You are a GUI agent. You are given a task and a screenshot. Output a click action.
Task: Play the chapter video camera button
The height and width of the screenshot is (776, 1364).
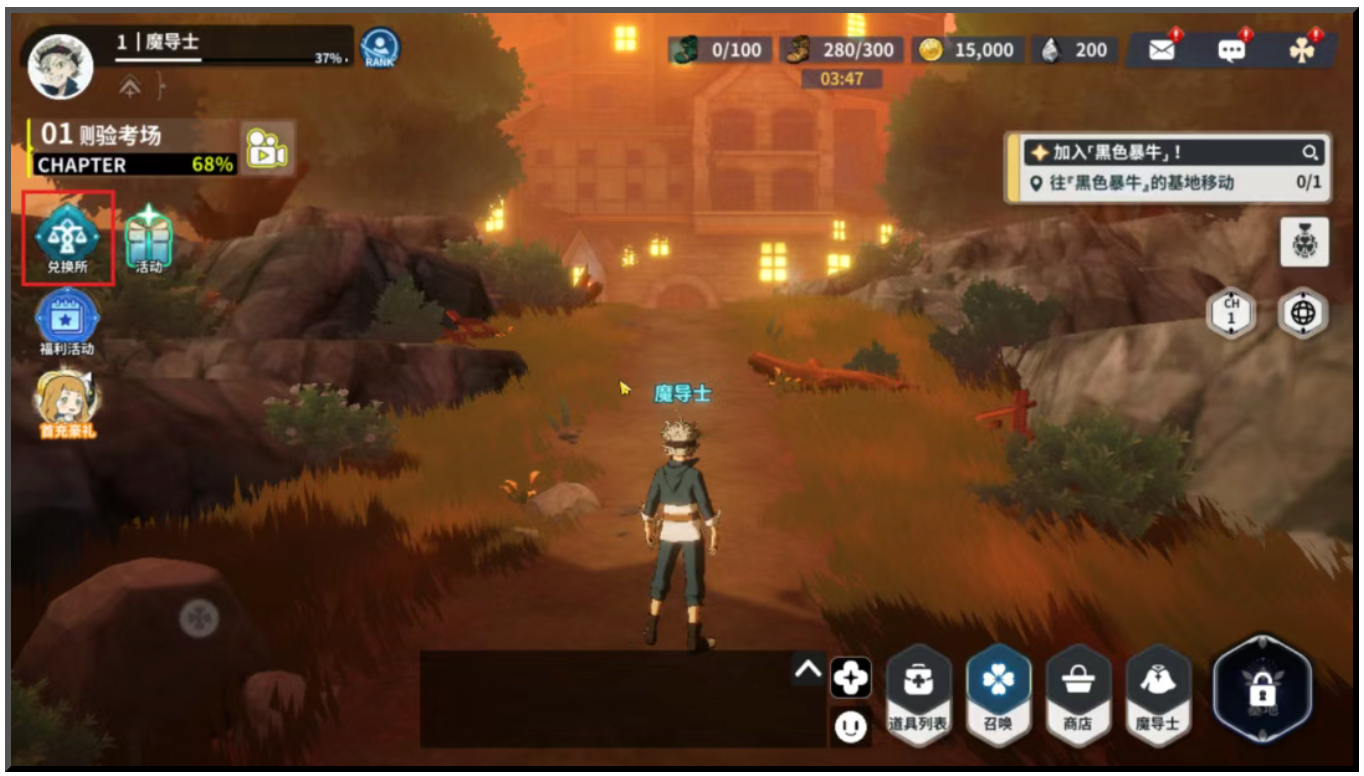pyautogui.click(x=266, y=149)
